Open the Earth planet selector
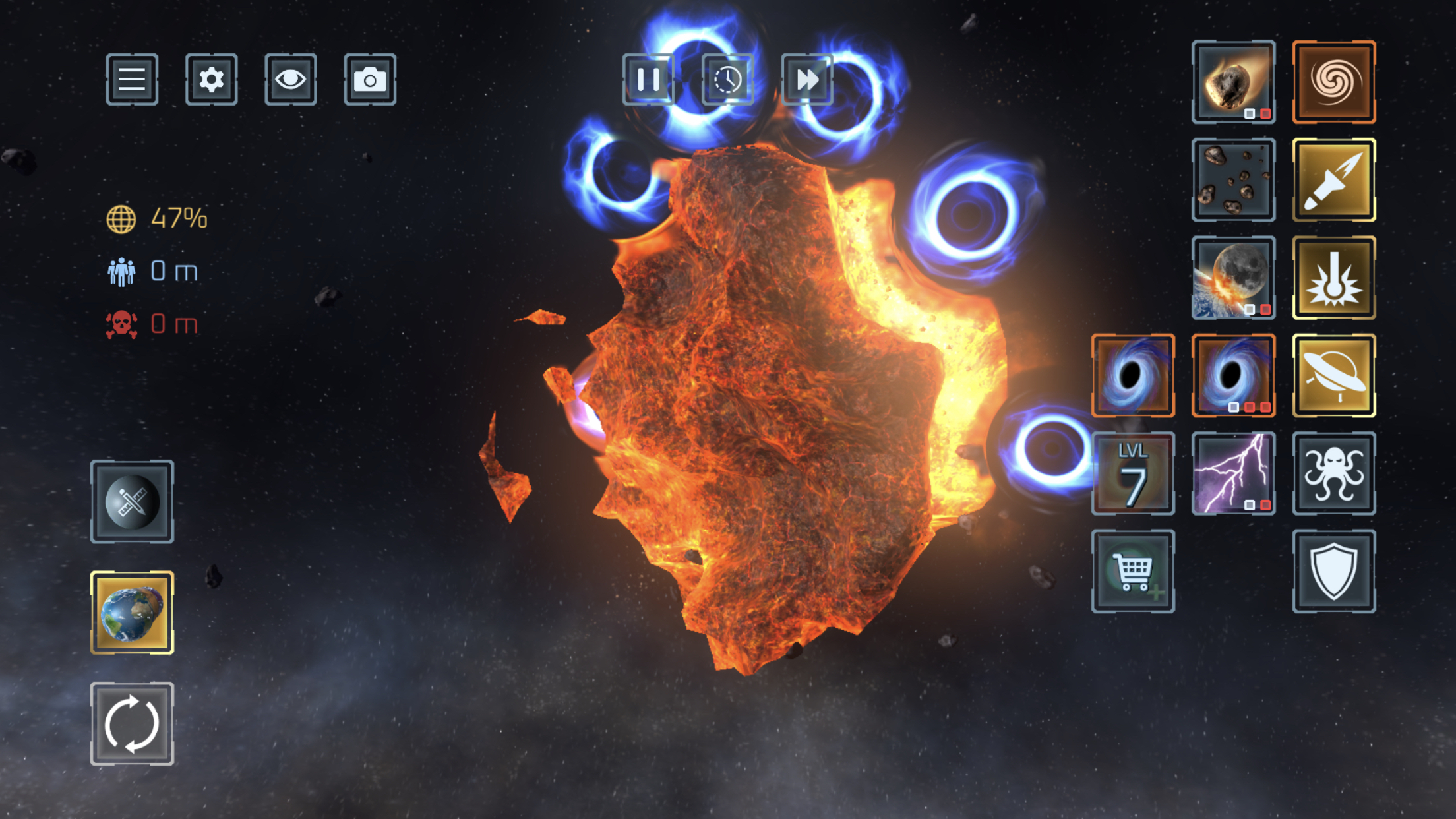The width and height of the screenshot is (1456, 819). (132, 613)
